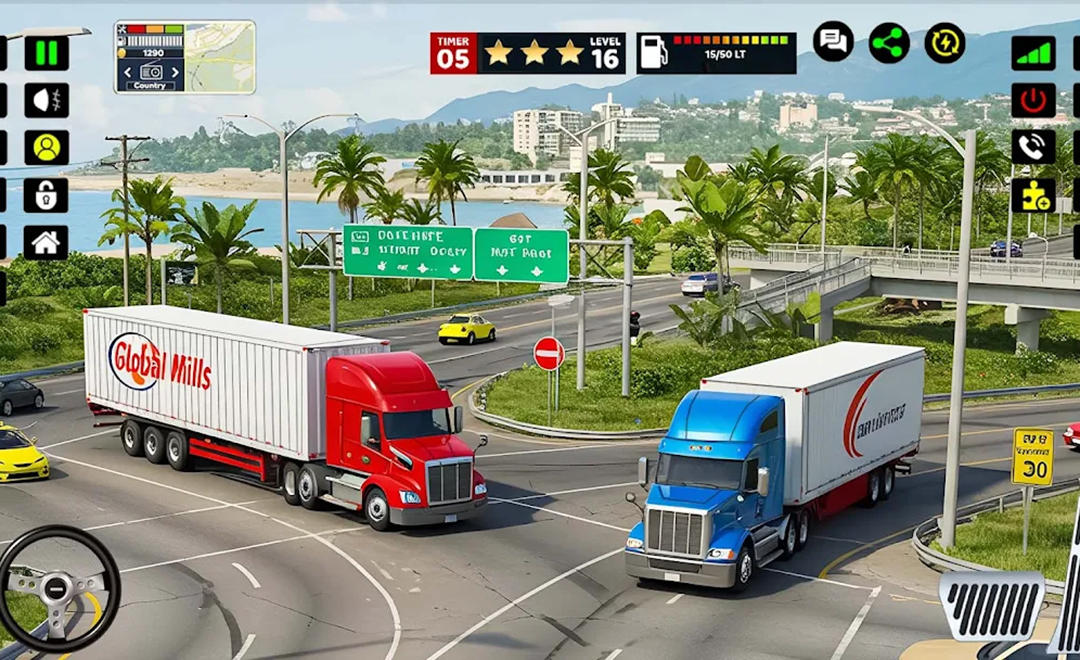The width and height of the screenshot is (1080, 660).
Task: Open the yellow driver profile icon
Action: [x=46, y=147]
